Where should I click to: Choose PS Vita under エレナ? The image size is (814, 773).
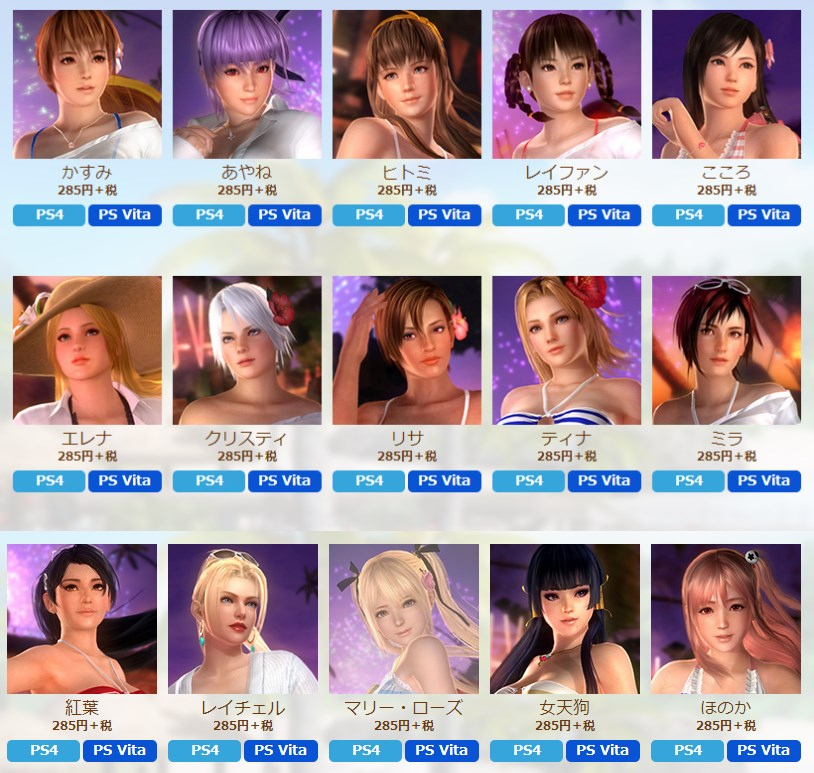point(124,481)
